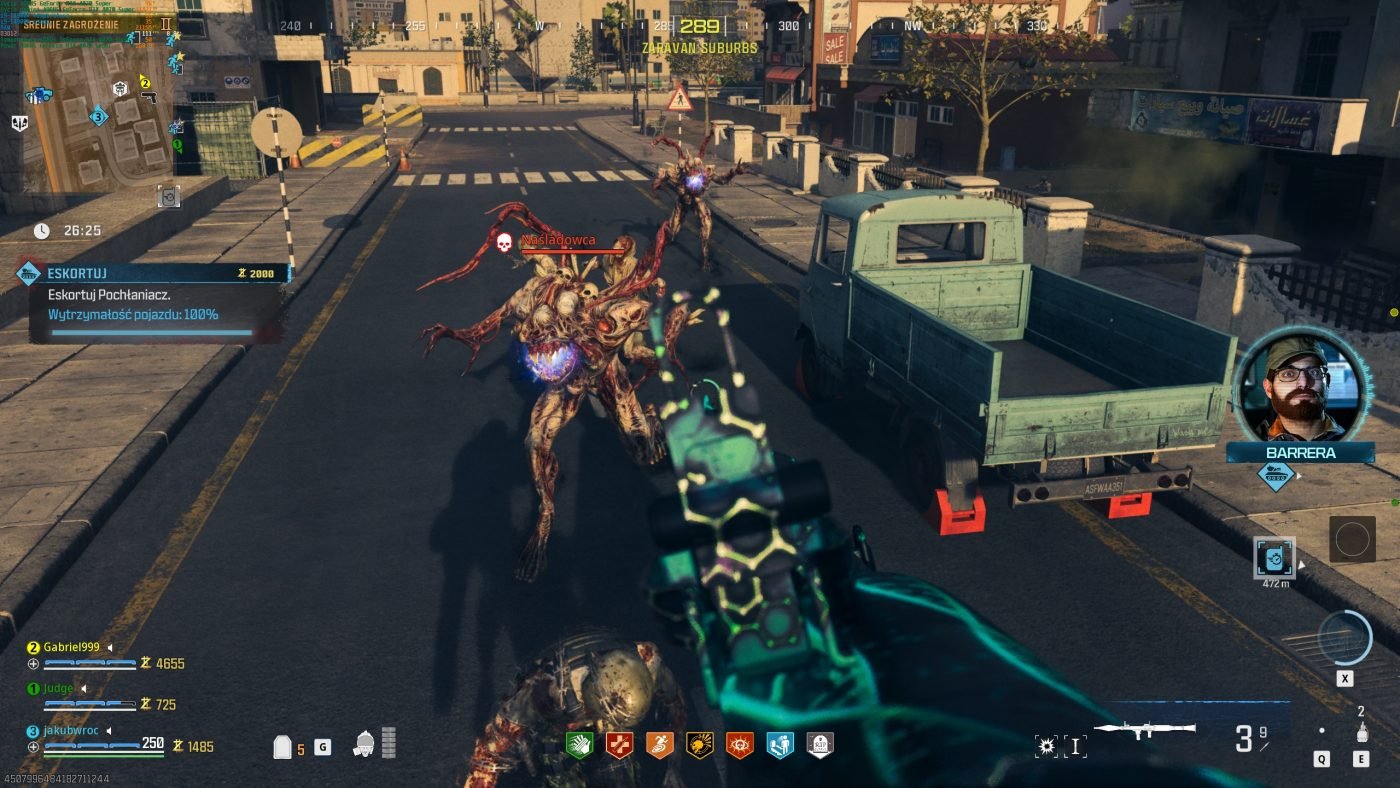Click the armor plate count icon

(284, 747)
